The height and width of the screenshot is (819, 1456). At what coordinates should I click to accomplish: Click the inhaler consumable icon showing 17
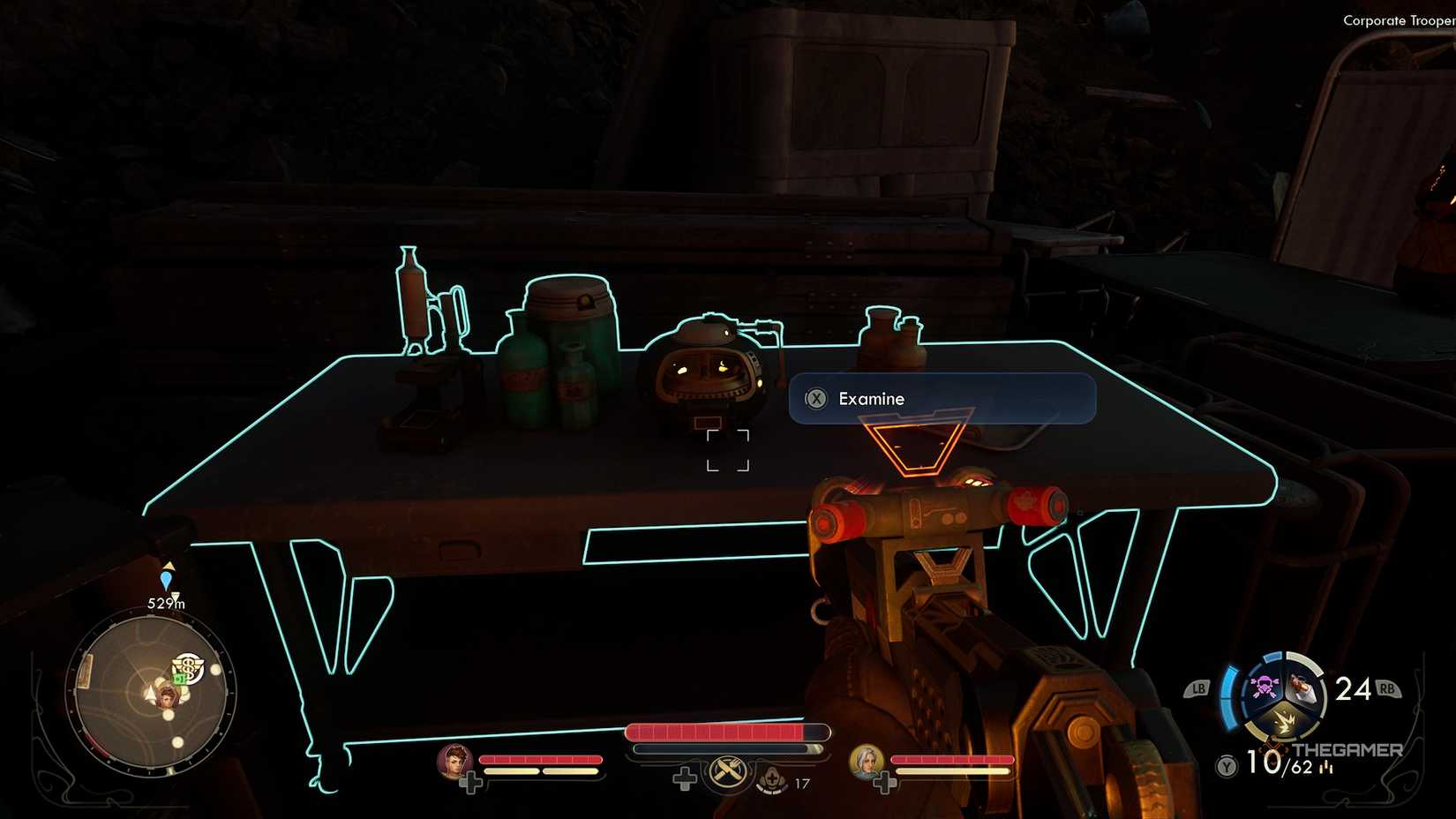tap(772, 781)
